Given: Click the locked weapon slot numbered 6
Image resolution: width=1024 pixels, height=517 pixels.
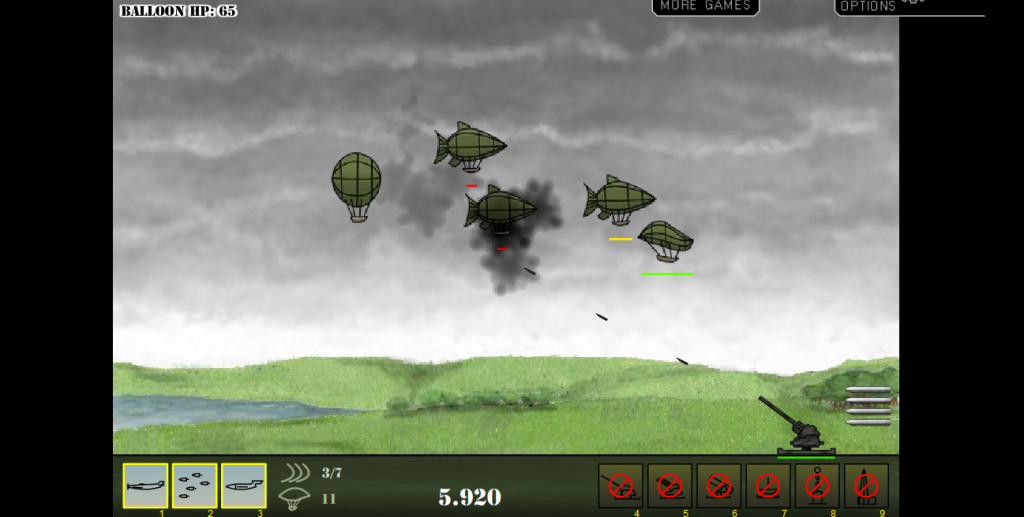Looking at the screenshot, I should (x=718, y=485).
